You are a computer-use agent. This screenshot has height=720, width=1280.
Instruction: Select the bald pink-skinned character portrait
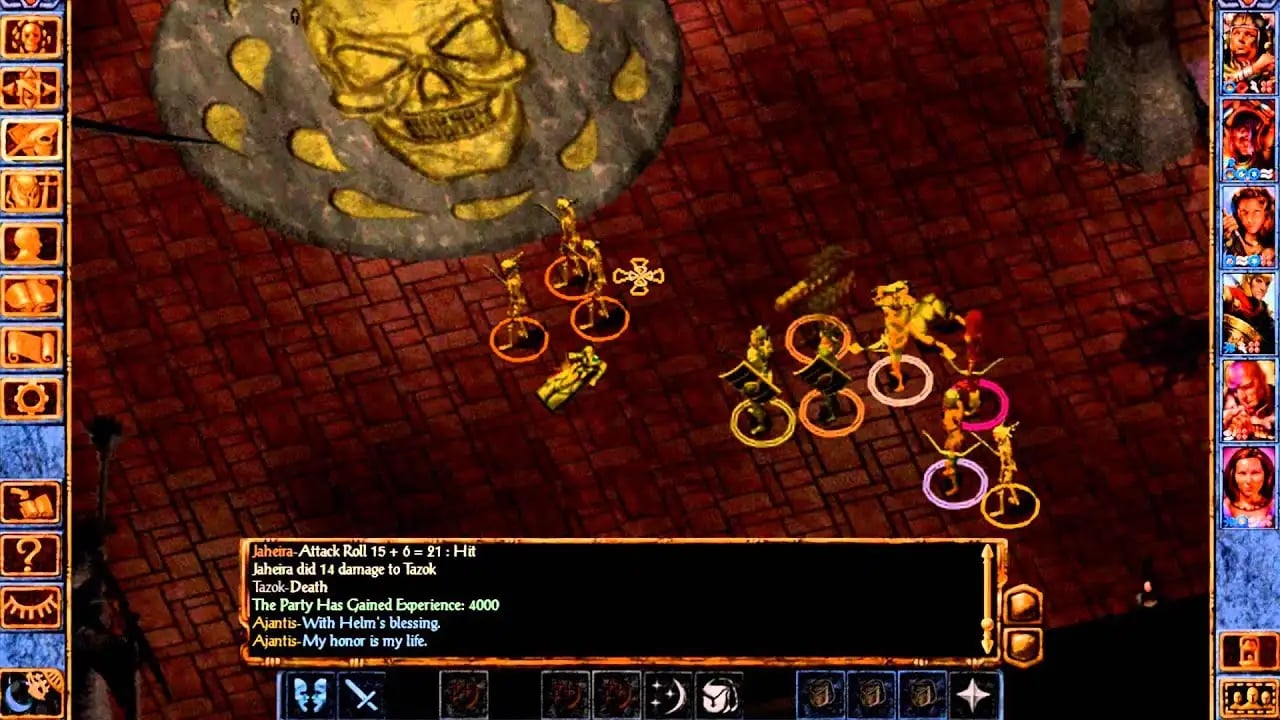[1248, 401]
